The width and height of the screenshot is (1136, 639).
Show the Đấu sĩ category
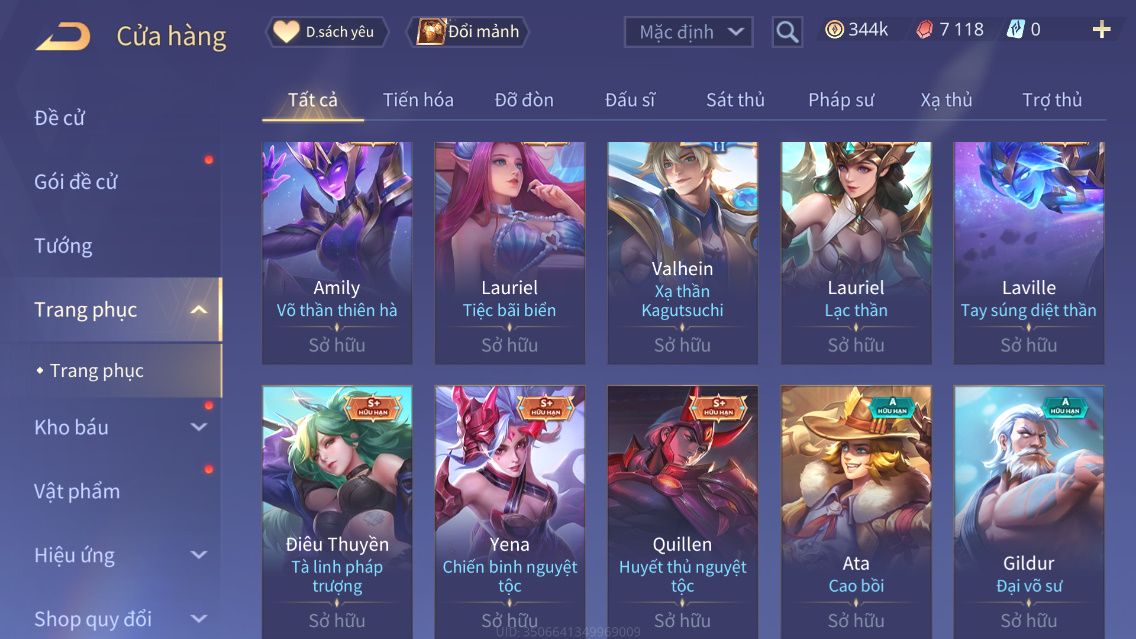click(x=630, y=100)
